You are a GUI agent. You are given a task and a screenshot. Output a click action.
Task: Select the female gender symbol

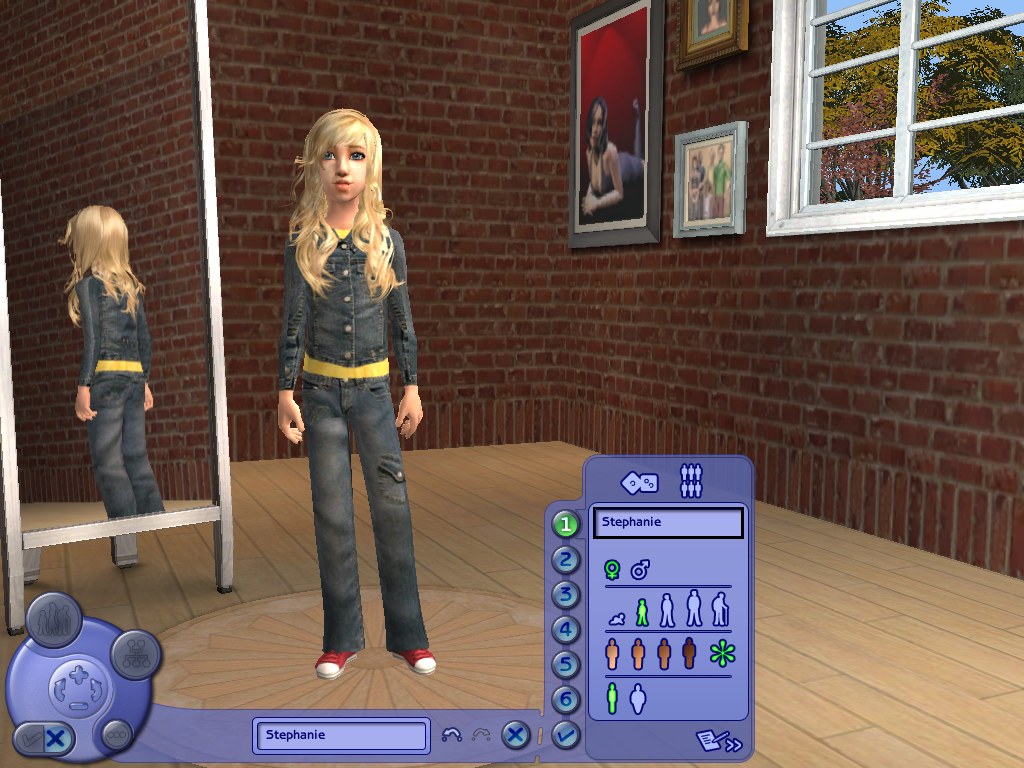click(612, 570)
